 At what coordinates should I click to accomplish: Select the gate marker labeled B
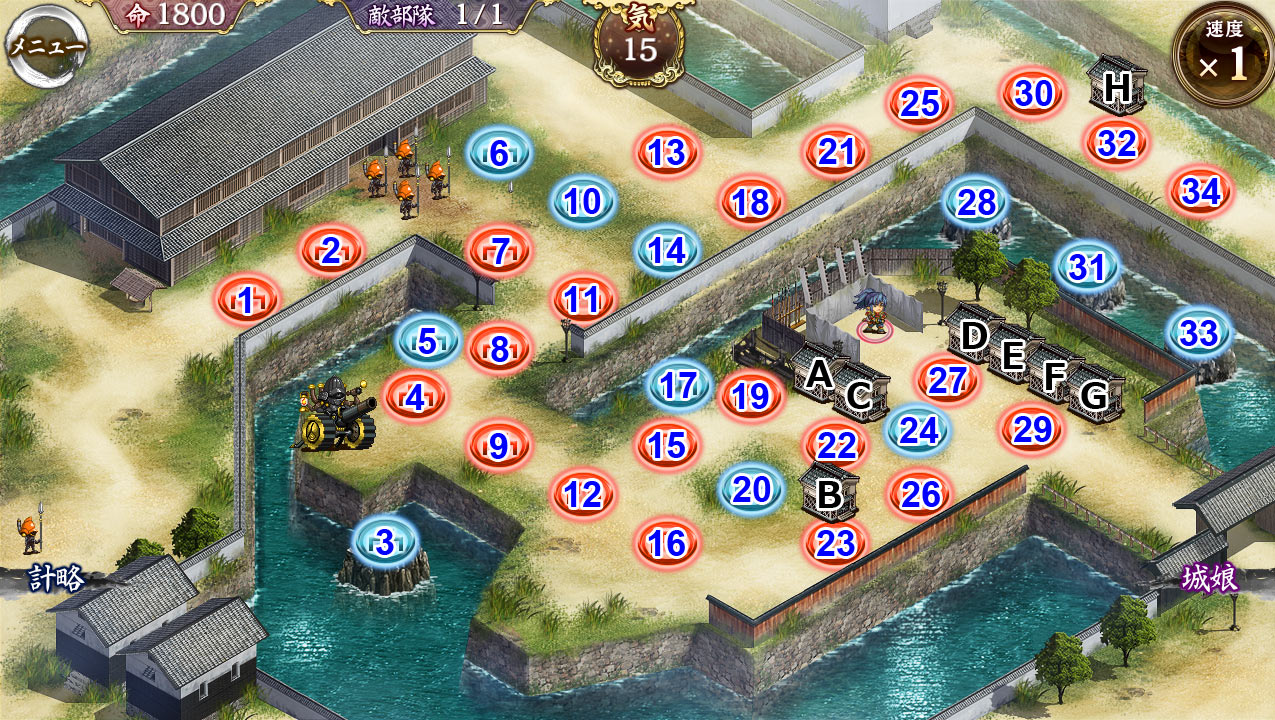(x=829, y=494)
